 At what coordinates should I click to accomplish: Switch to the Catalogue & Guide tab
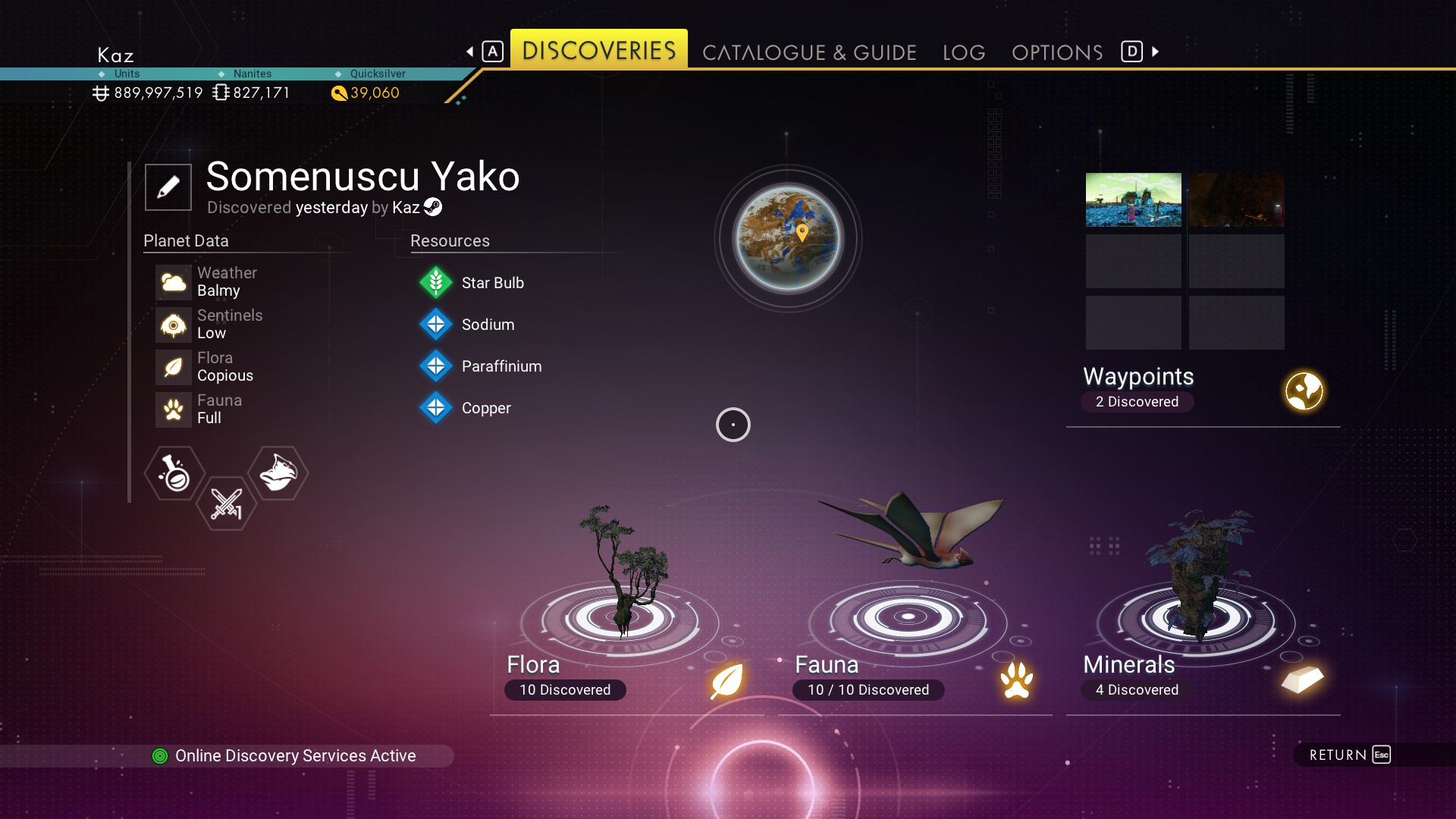[x=809, y=52]
